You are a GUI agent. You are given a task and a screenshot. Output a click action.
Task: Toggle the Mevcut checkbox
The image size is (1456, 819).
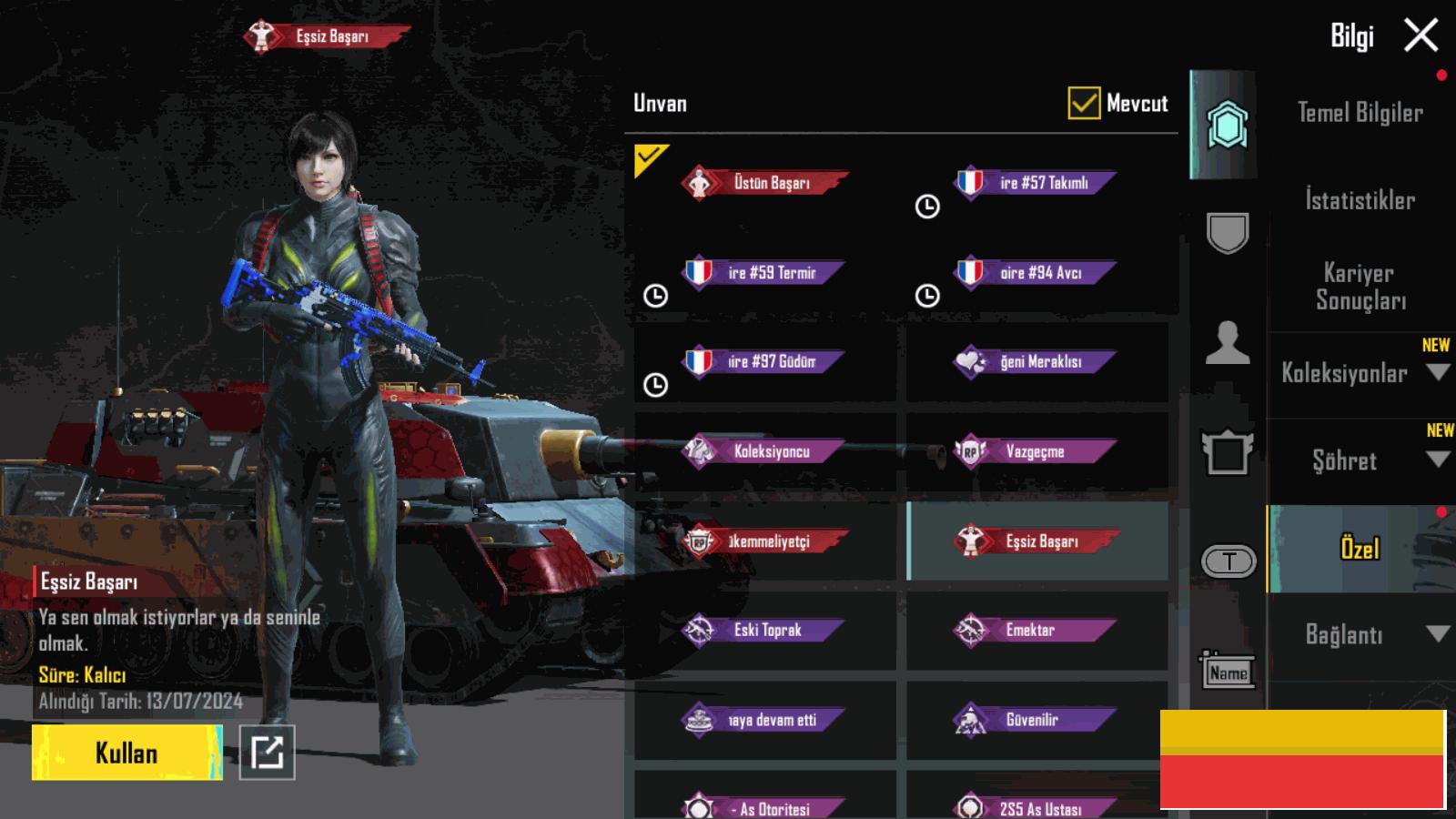click(x=1083, y=104)
